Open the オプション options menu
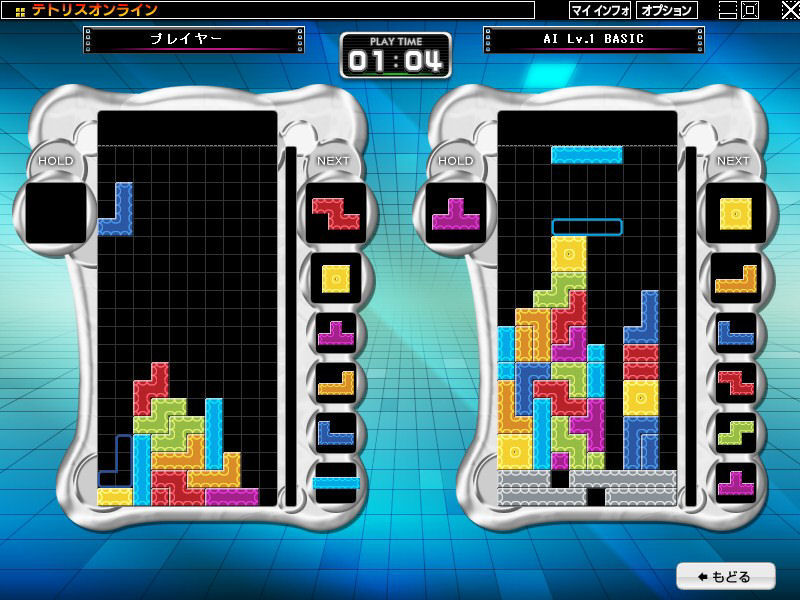The width and height of the screenshot is (800, 600). point(666,10)
